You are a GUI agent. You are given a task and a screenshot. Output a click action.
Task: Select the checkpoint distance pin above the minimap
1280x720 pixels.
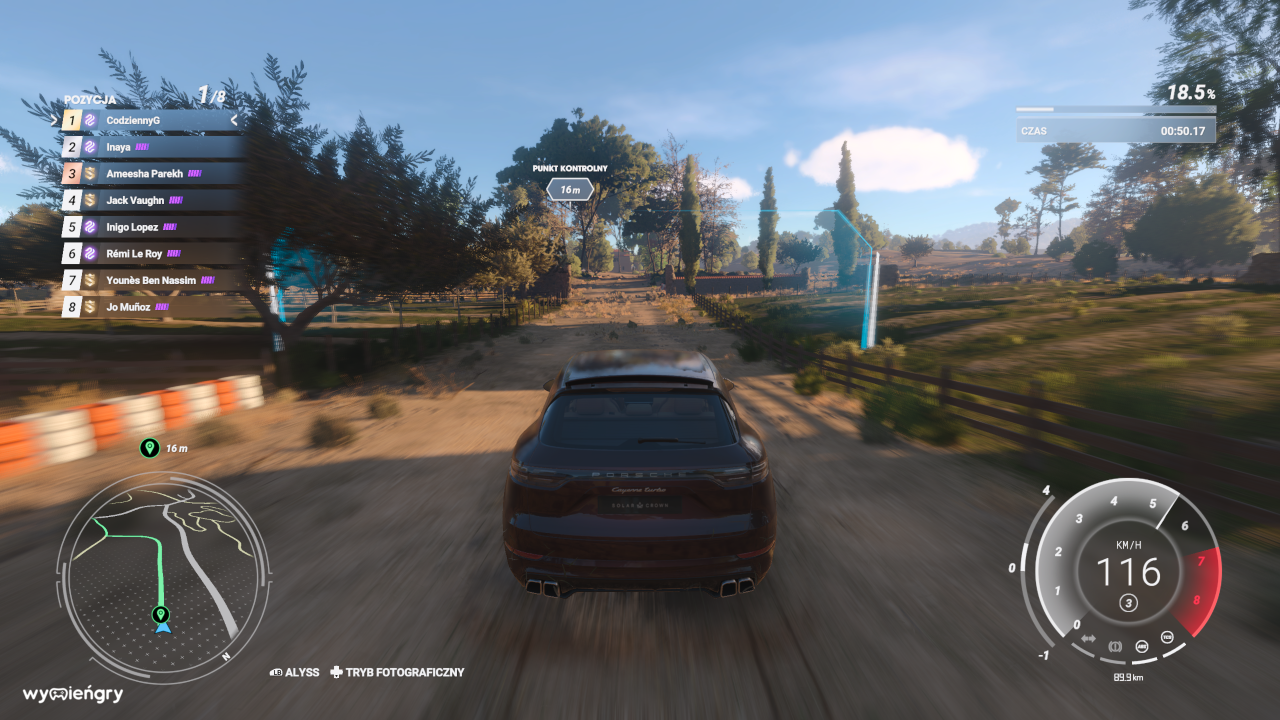pos(149,448)
